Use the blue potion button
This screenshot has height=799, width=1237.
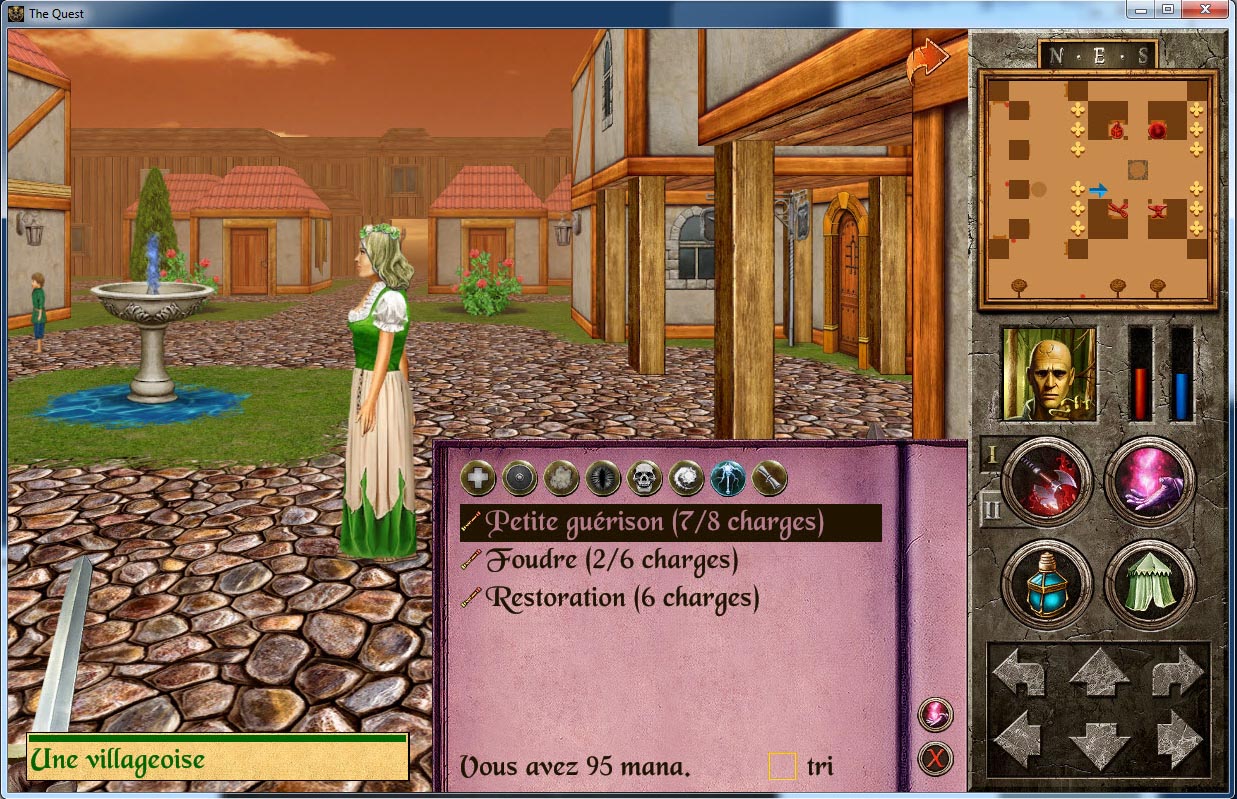pos(1046,584)
